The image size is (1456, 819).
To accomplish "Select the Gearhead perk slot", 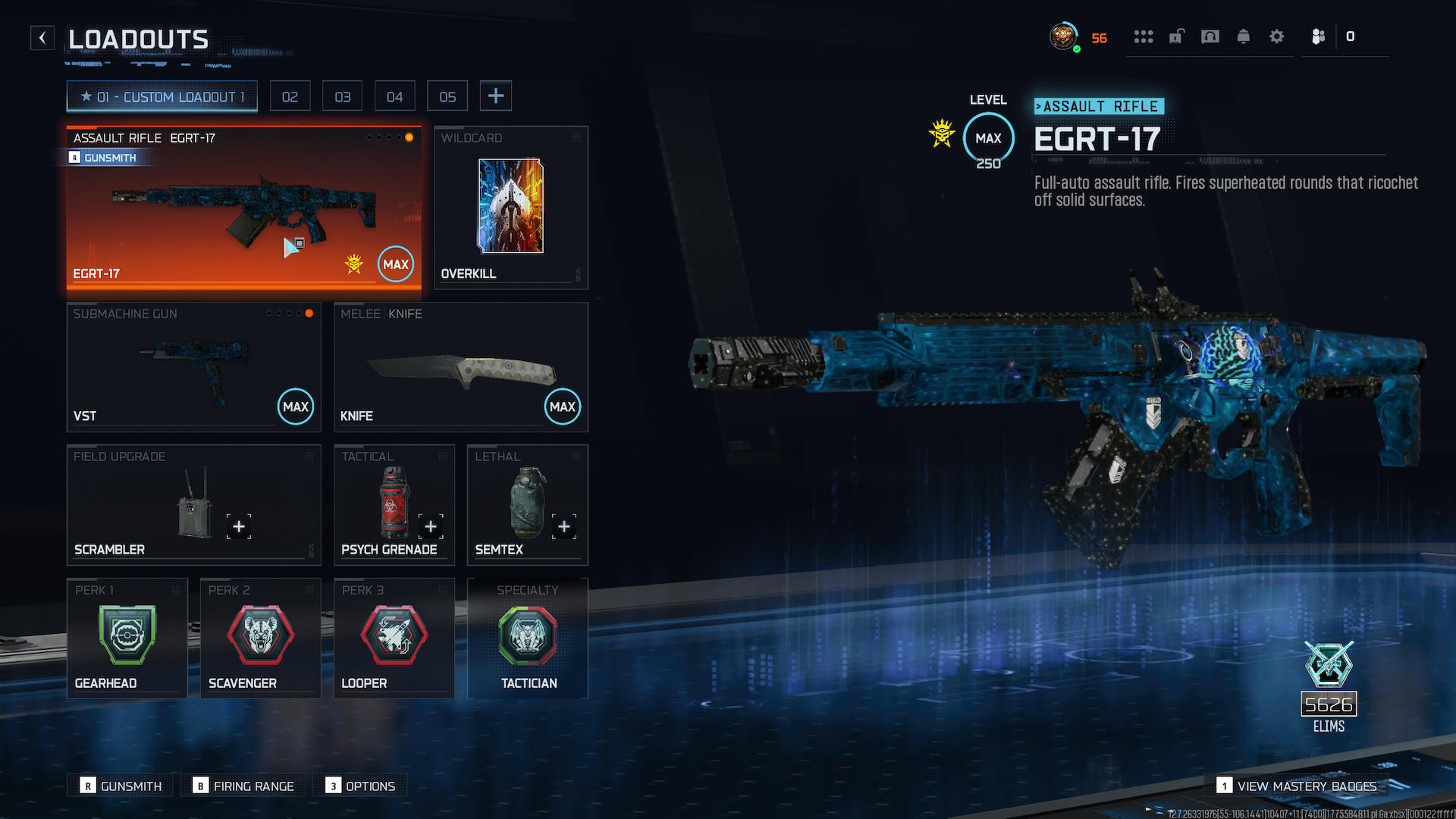I will (x=127, y=639).
